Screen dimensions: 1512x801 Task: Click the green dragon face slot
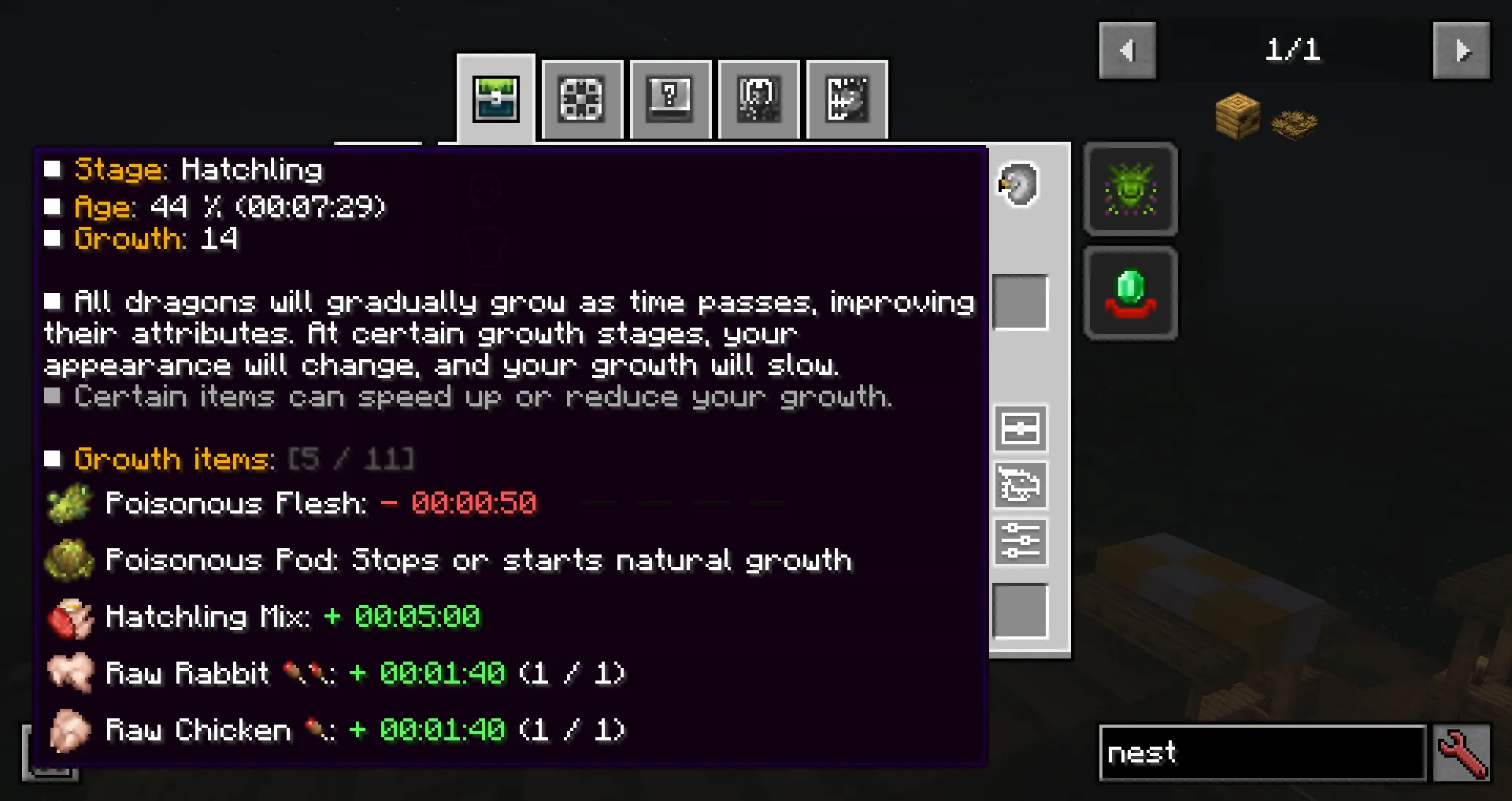click(1131, 189)
